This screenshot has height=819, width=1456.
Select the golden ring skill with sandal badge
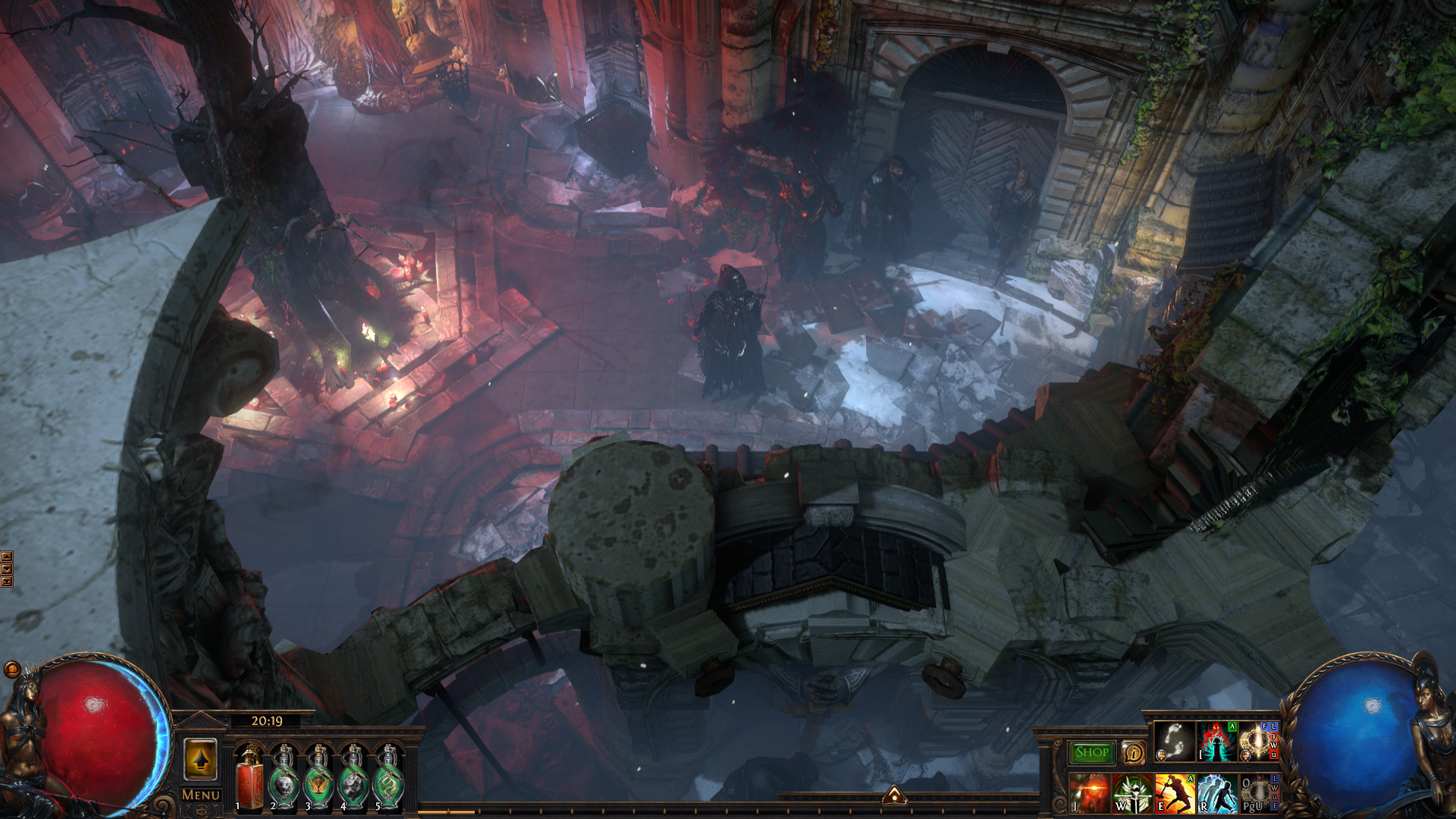(x=1258, y=742)
